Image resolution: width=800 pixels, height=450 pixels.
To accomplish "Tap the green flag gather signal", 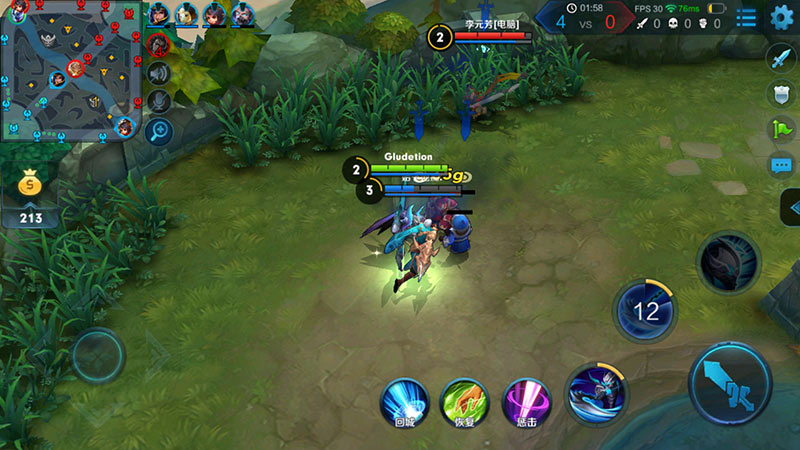I will tap(781, 129).
